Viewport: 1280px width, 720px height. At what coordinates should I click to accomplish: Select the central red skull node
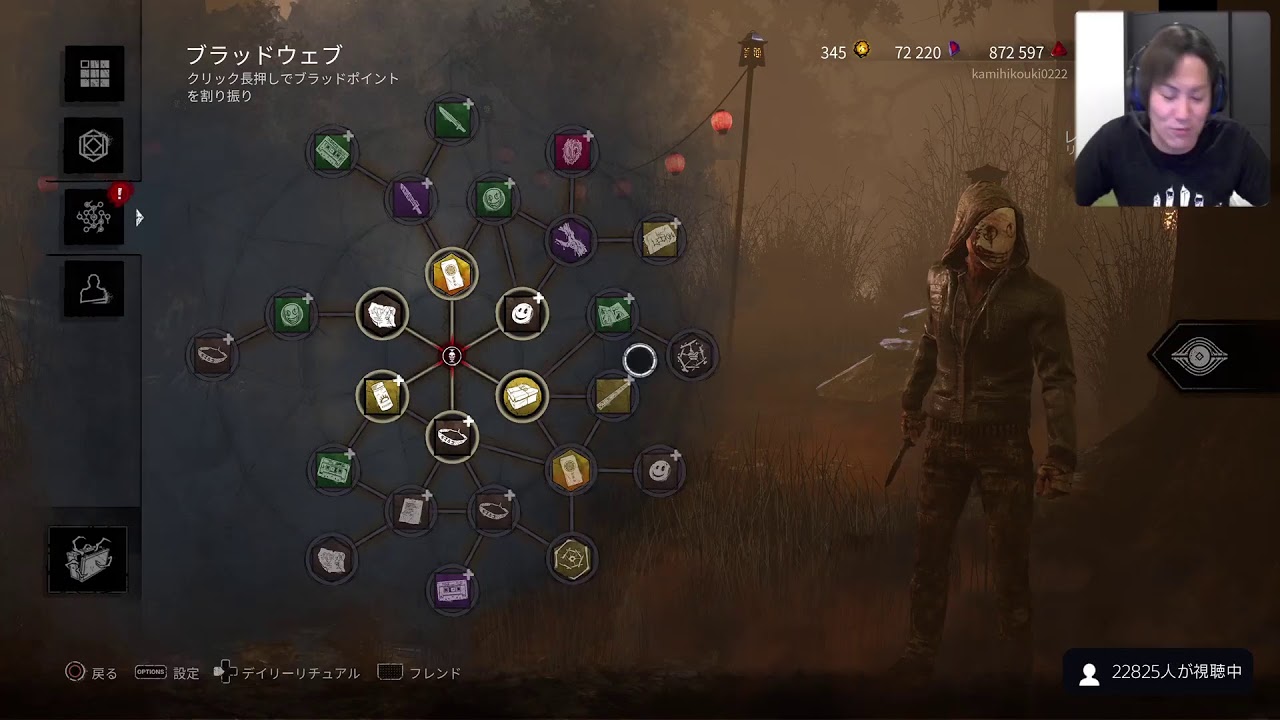tap(452, 355)
